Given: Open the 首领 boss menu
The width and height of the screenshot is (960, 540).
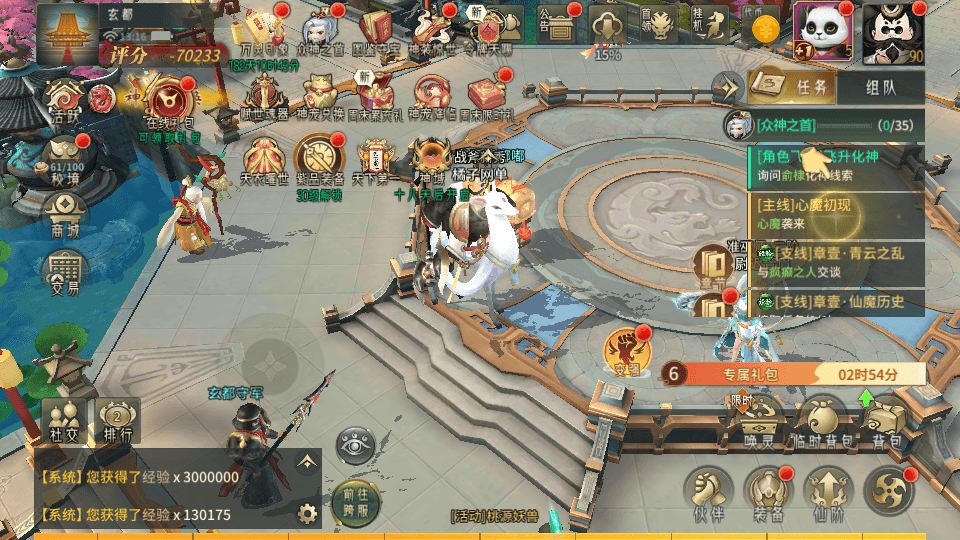Looking at the screenshot, I should pyautogui.click(x=659, y=24).
